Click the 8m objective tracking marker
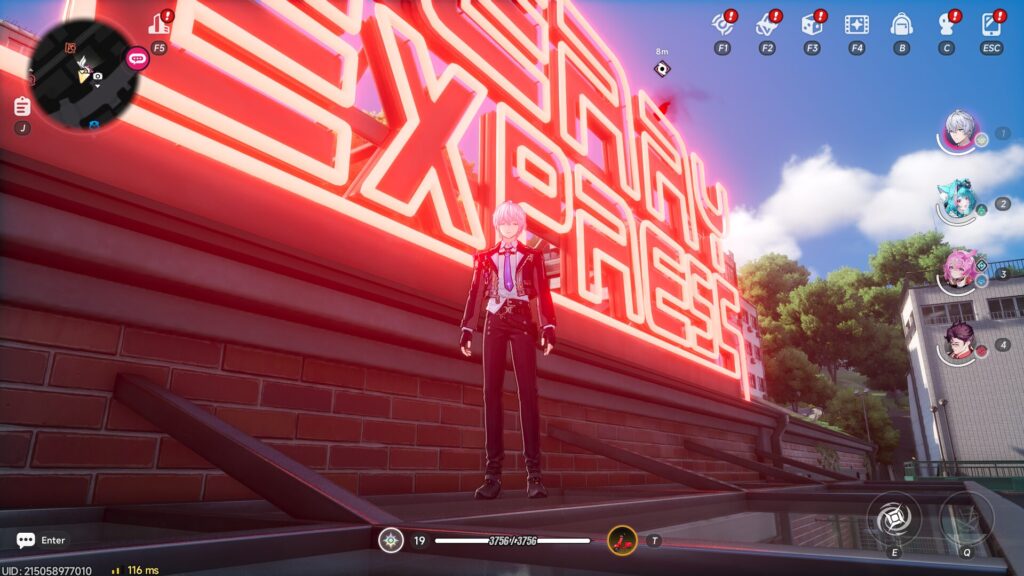Screen dimensions: 1024x576 (661, 69)
